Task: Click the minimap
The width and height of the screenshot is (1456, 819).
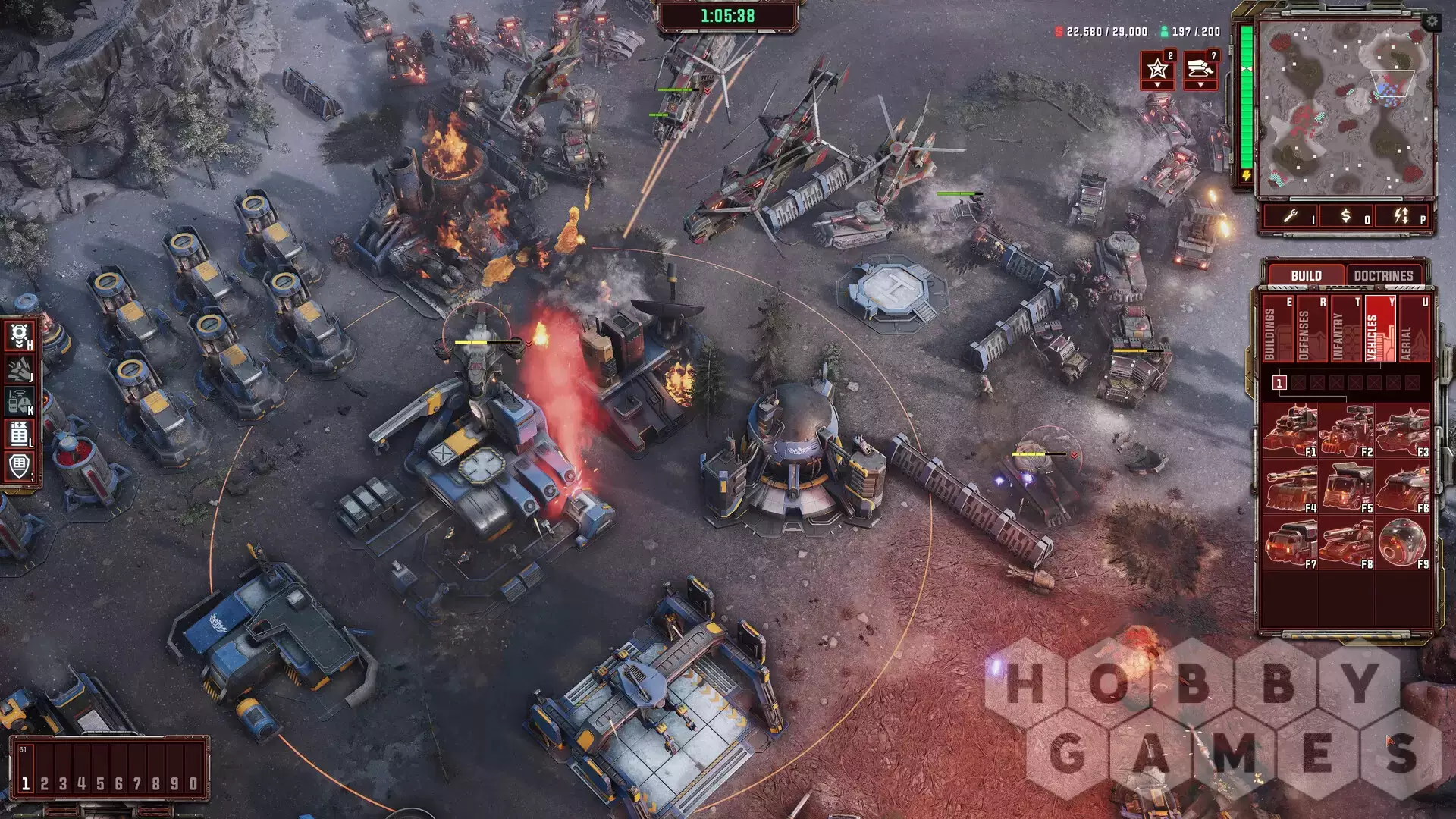Action: tap(1345, 108)
